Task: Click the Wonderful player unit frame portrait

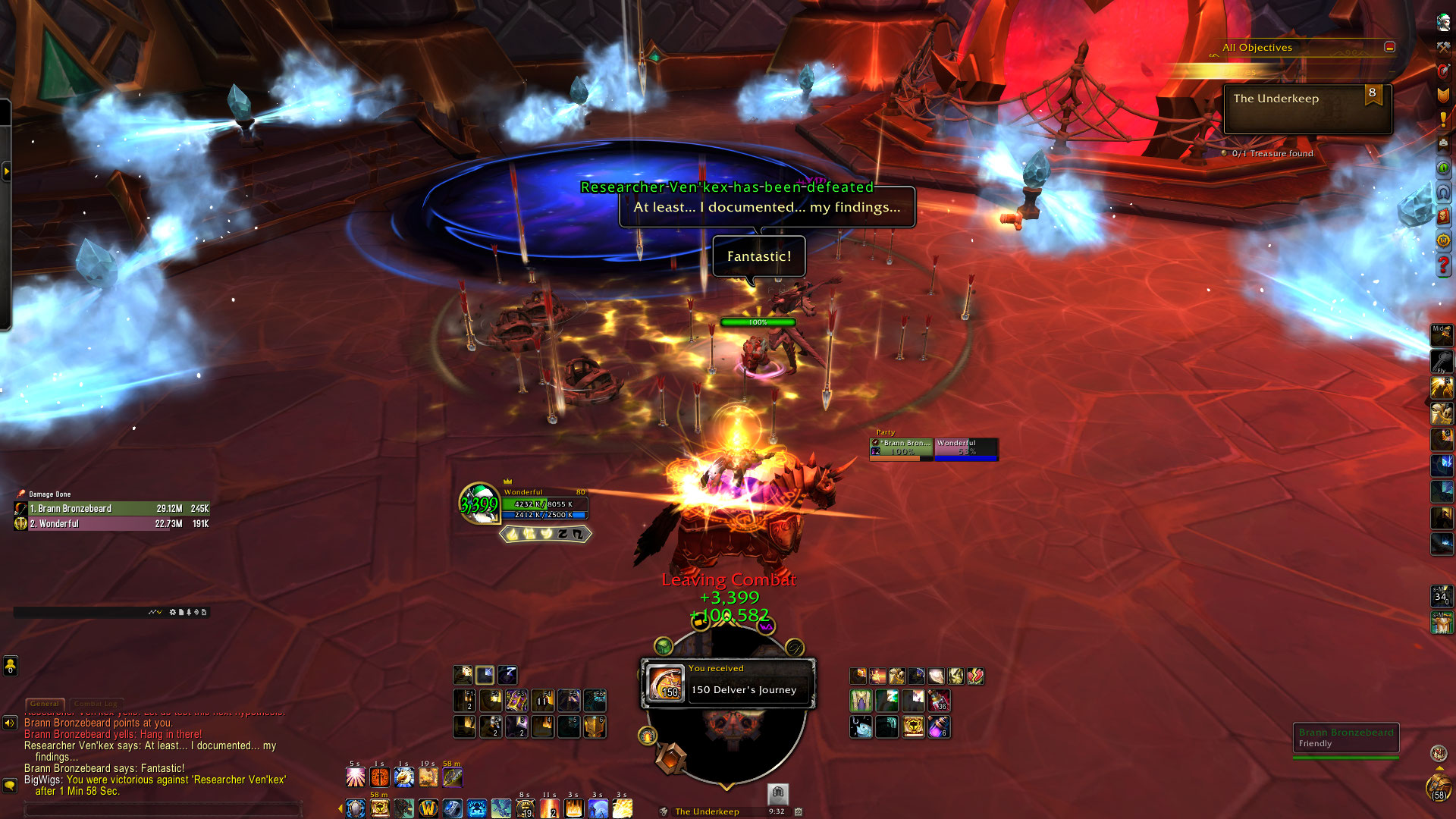Action: coord(479,504)
